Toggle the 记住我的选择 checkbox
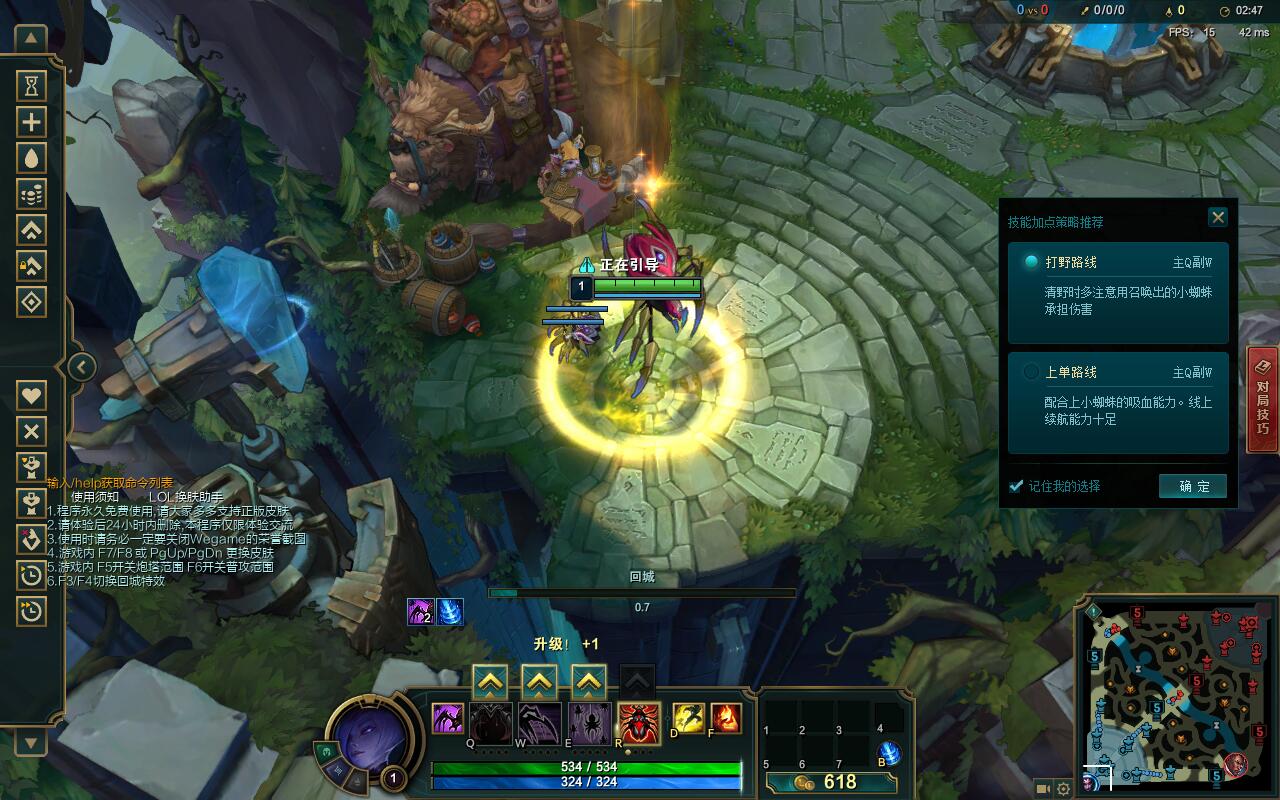Viewport: 1280px width, 800px height. pyautogui.click(x=1016, y=486)
